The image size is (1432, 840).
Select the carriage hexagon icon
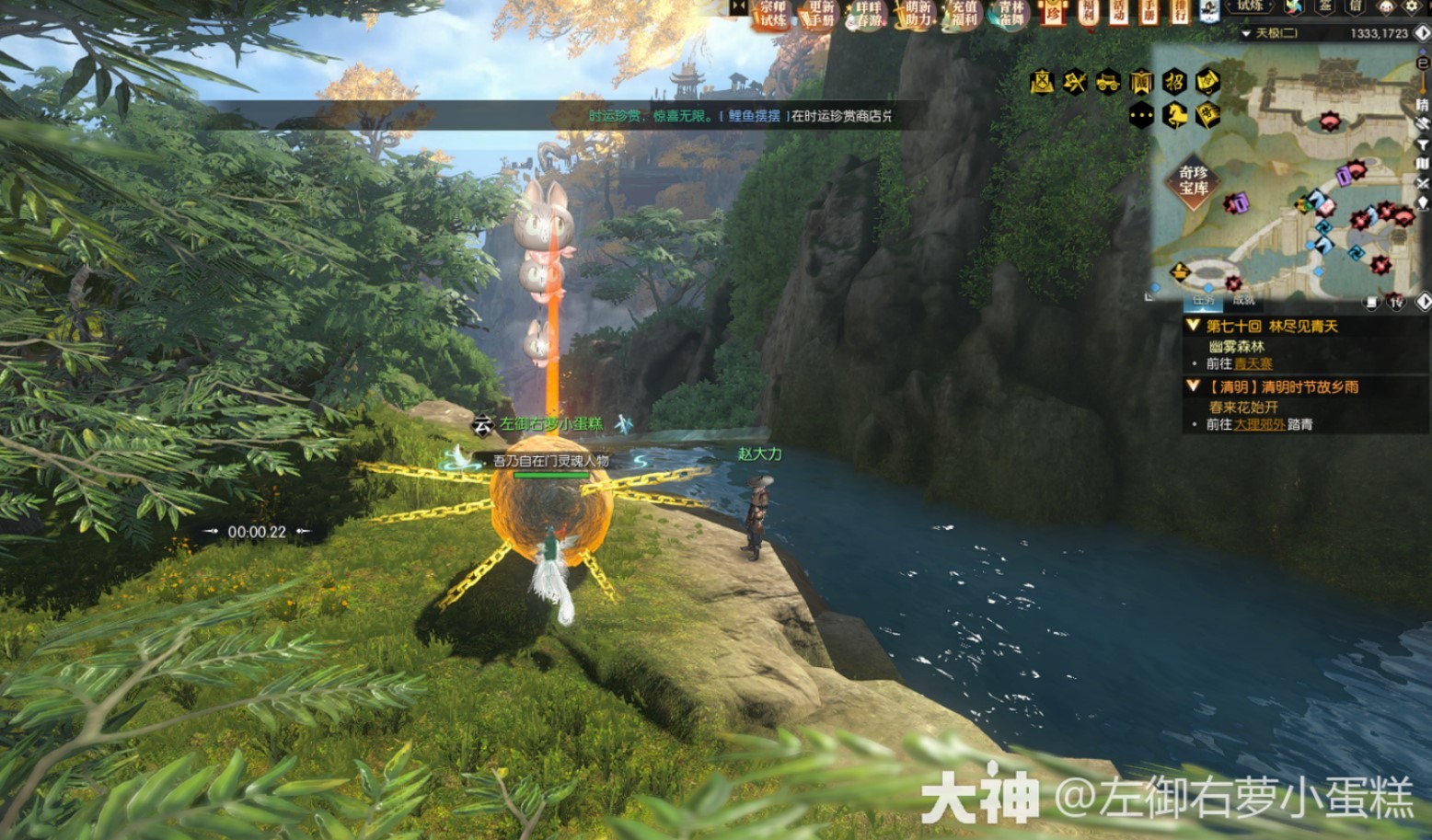[1106, 82]
